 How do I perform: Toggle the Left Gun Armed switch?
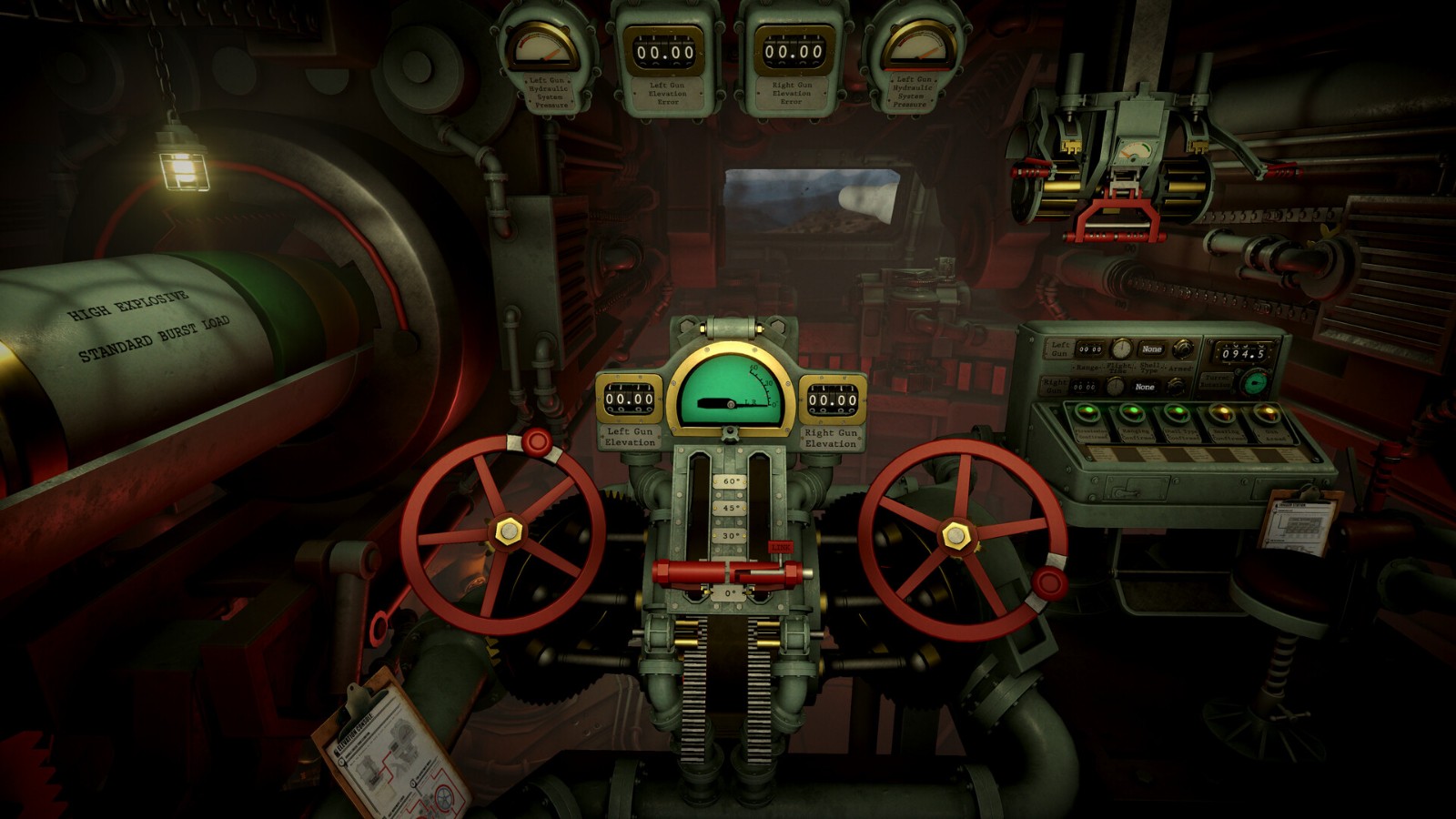(1183, 348)
